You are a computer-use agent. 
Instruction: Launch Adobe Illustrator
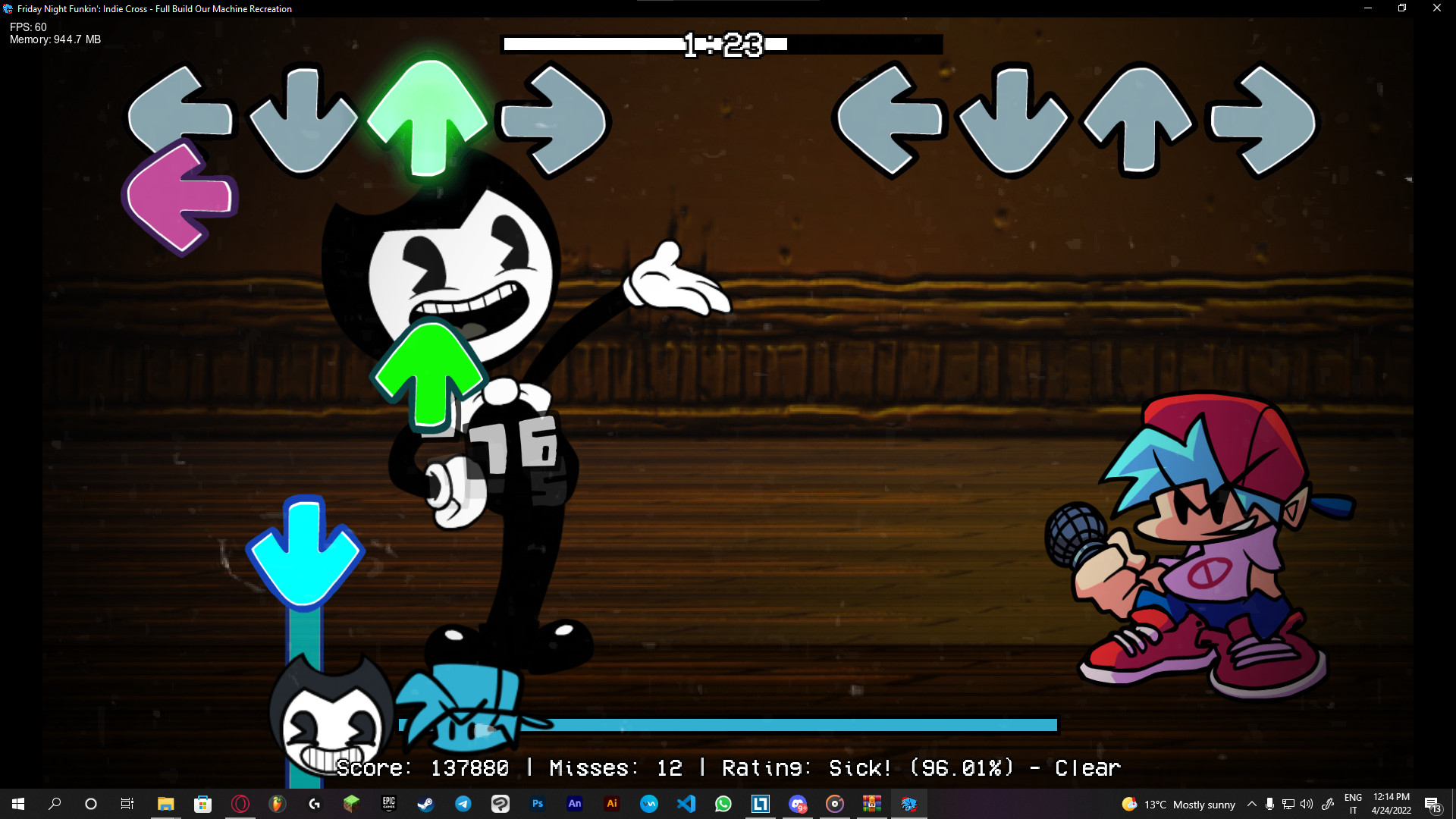(611, 805)
